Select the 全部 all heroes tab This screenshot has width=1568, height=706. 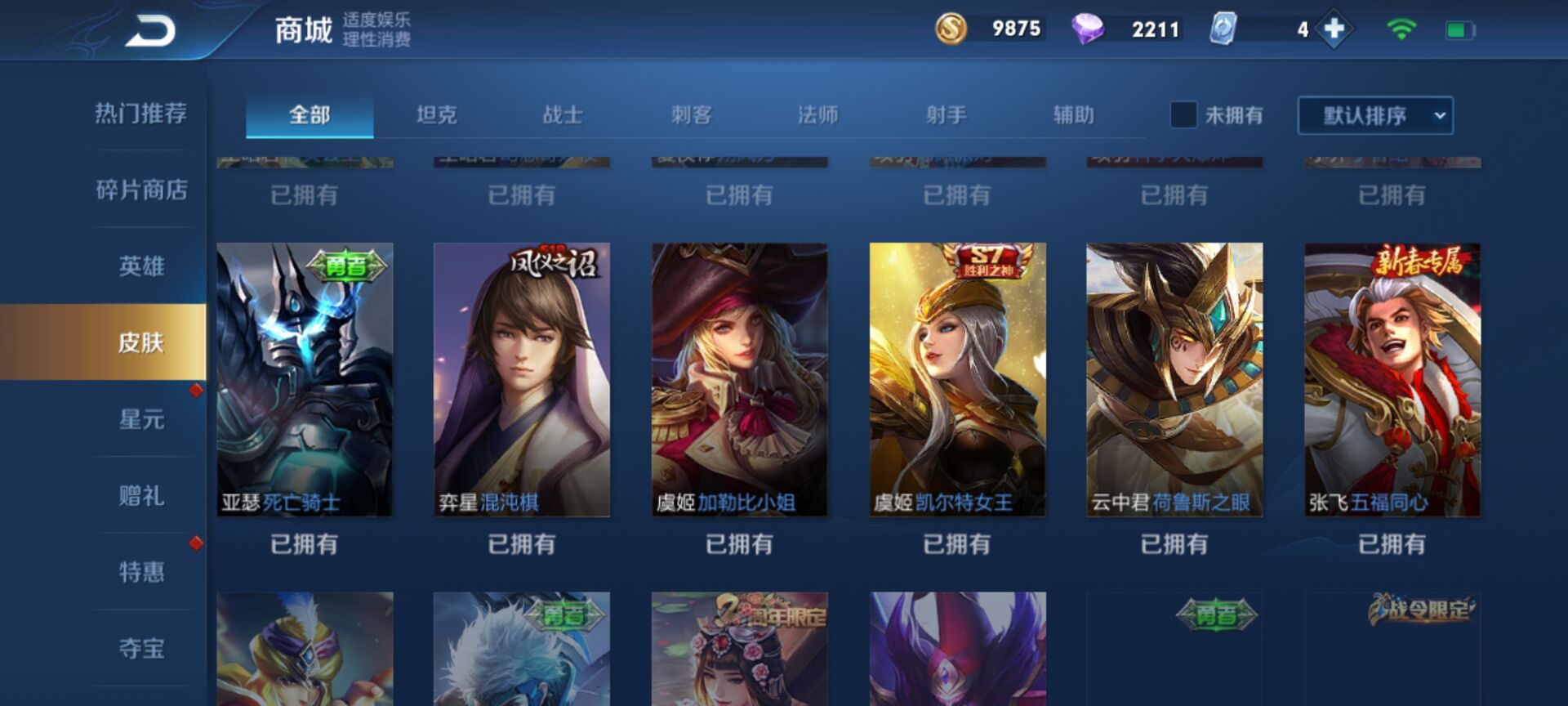pos(309,116)
